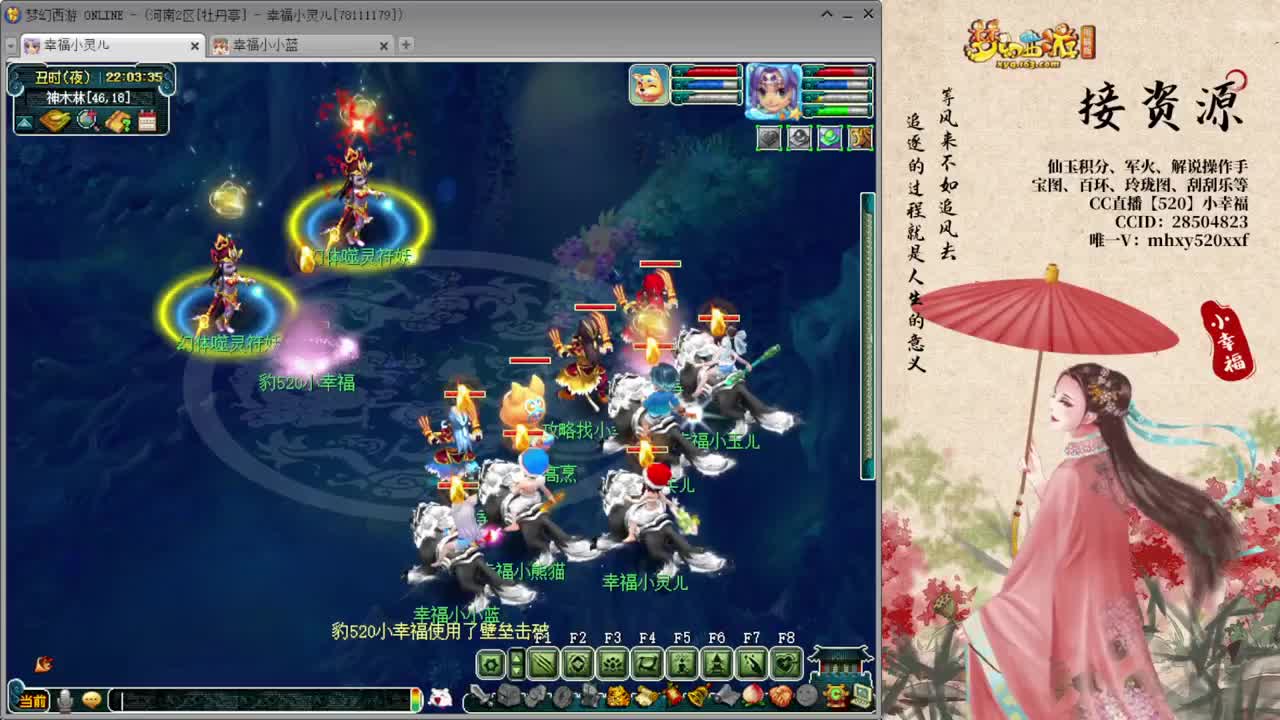Select the claw skill in the F1 slot
Viewport: 1280px width, 720px height.
click(x=543, y=663)
